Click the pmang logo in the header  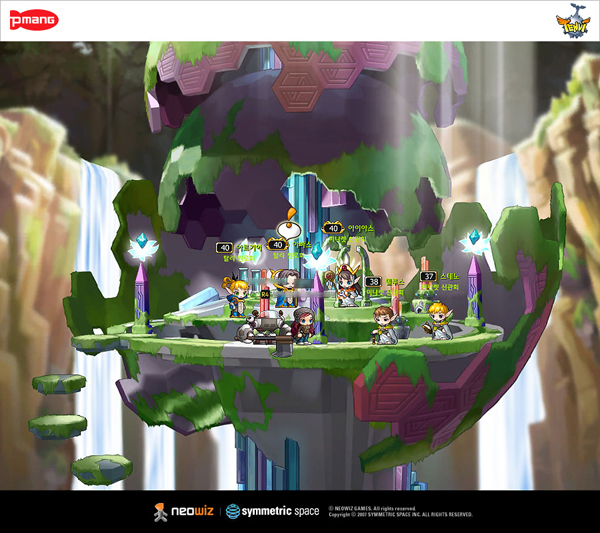[36, 21]
